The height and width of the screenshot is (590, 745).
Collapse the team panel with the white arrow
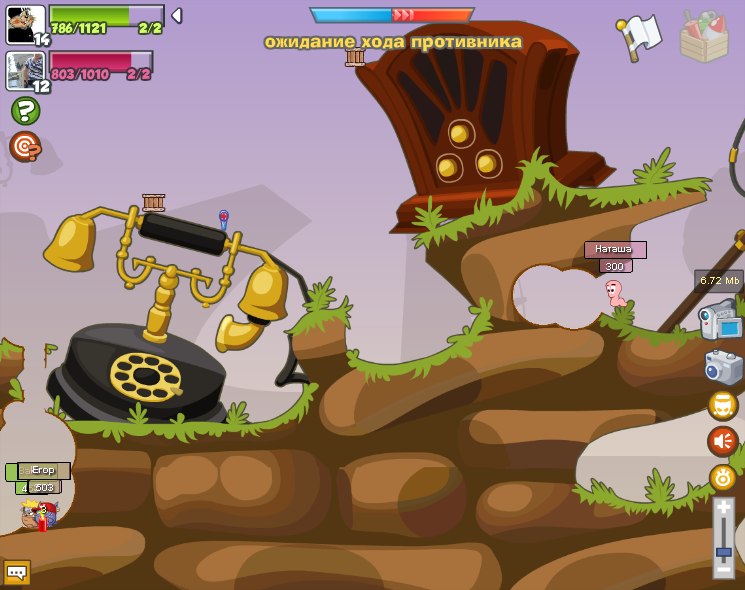(x=176, y=15)
